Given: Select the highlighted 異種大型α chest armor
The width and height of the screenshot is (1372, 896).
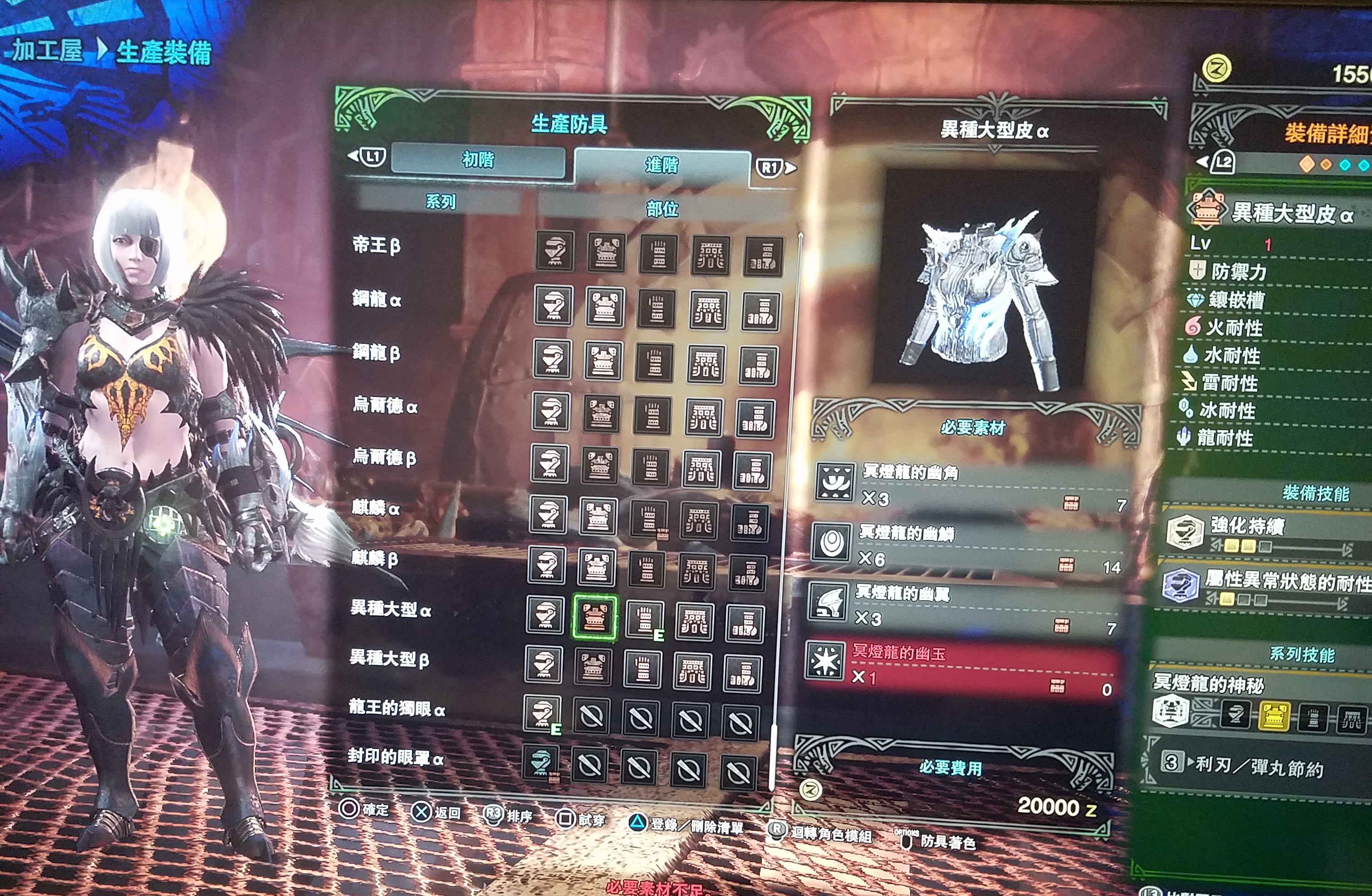Looking at the screenshot, I should pos(595,617).
